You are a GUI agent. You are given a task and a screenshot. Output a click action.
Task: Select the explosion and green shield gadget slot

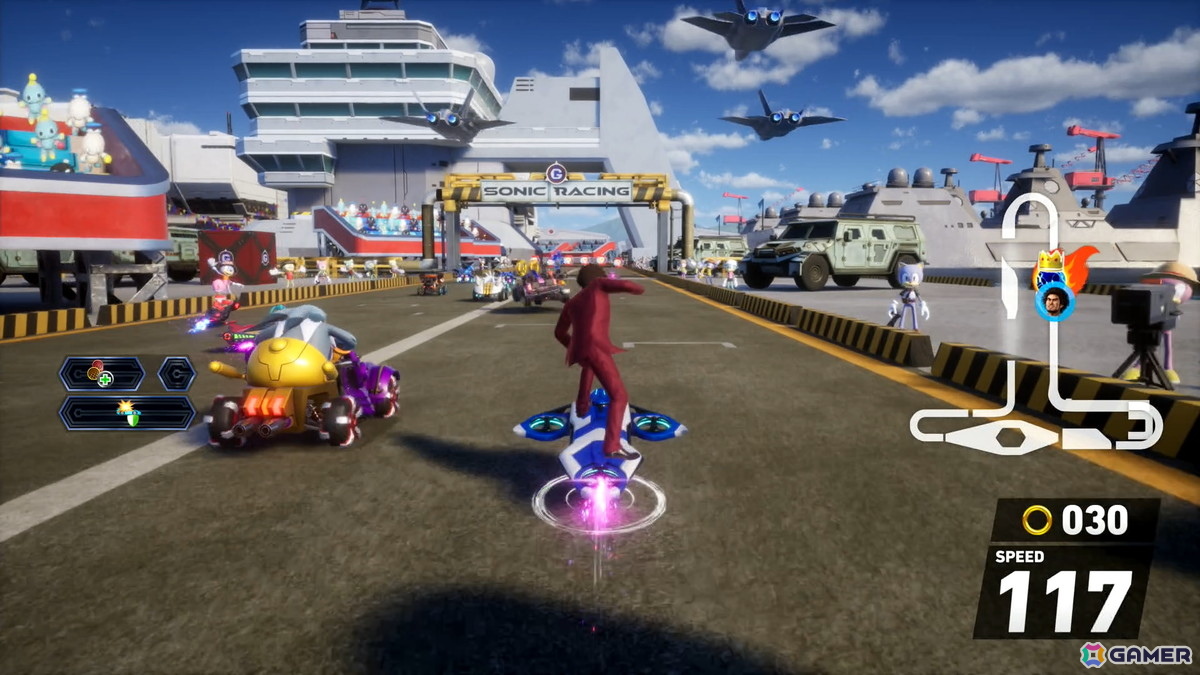(127, 412)
